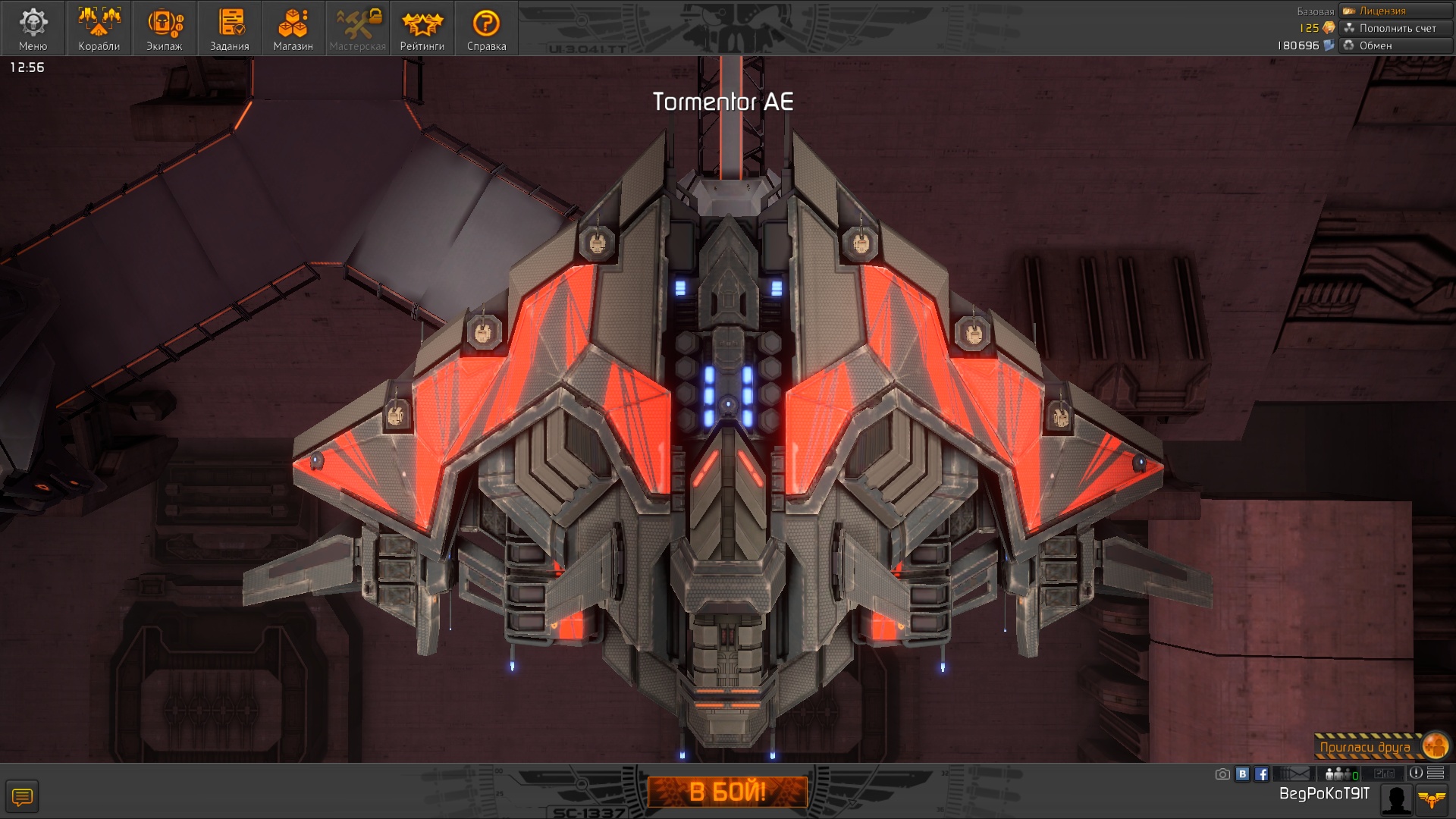
Task: Open the Магазин shop
Action: [293, 28]
